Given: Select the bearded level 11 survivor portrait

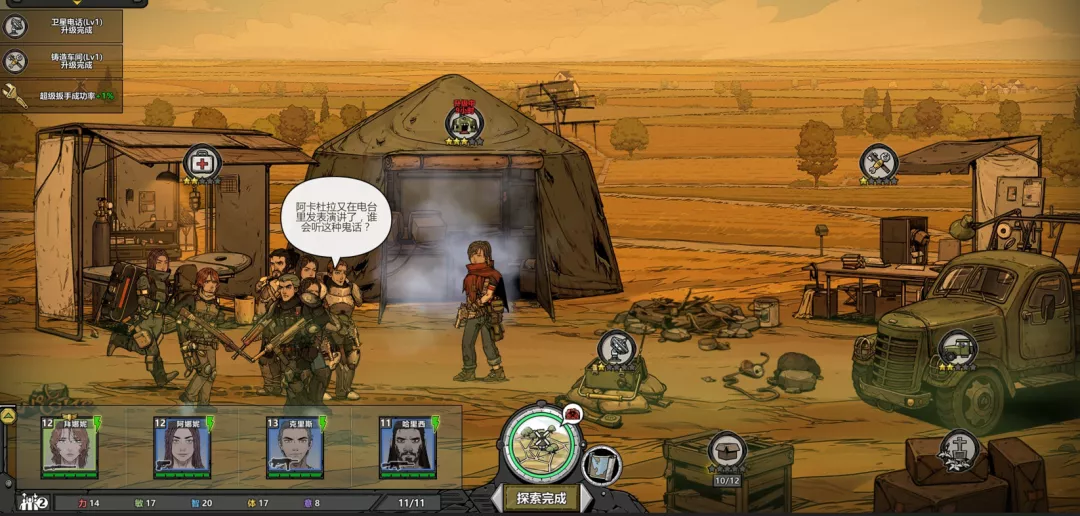Looking at the screenshot, I should pyautogui.click(x=407, y=447).
